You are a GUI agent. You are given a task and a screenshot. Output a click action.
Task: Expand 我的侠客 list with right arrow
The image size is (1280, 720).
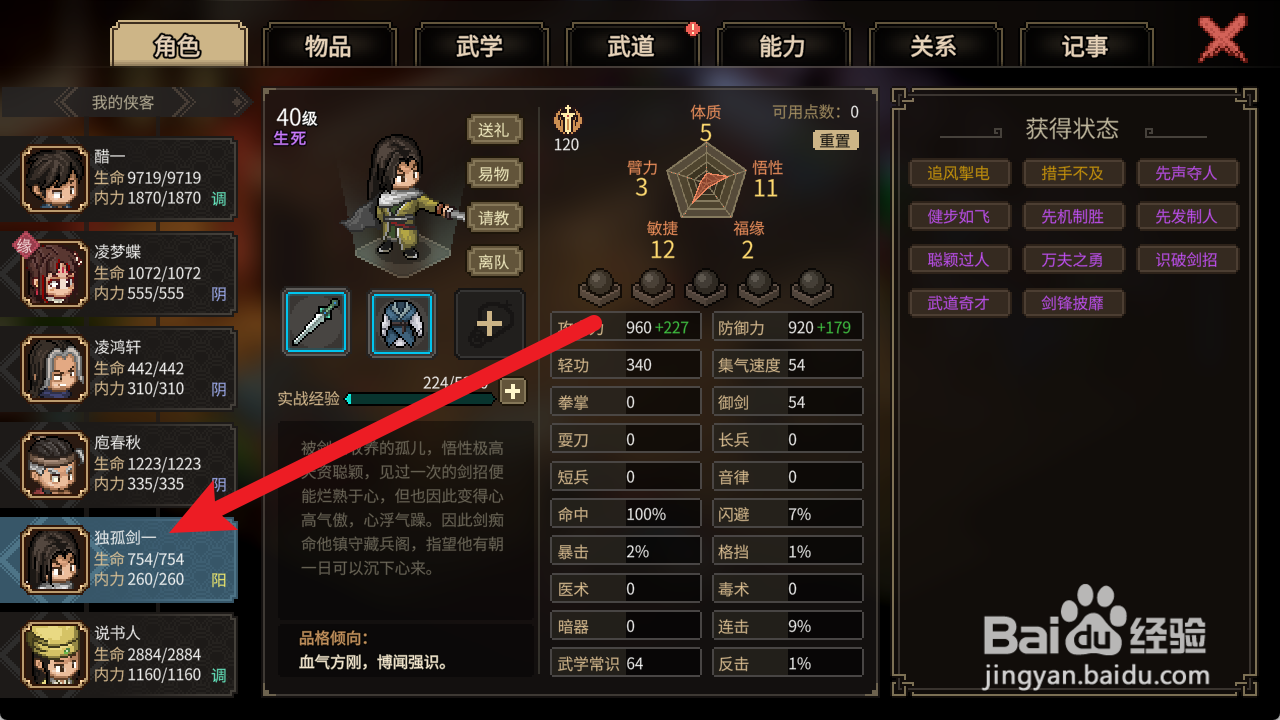[x=185, y=100]
